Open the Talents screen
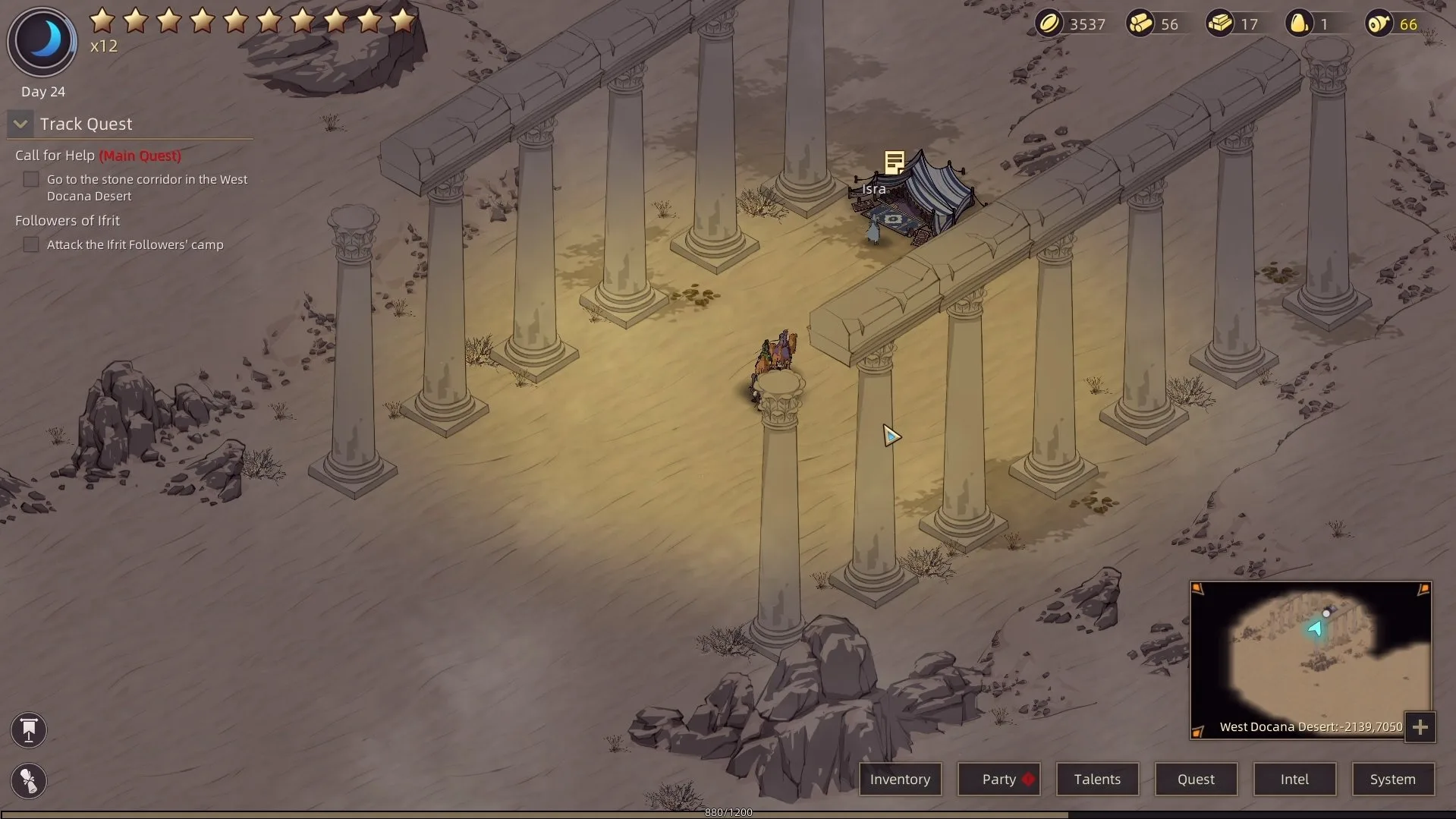 (x=1097, y=779)
